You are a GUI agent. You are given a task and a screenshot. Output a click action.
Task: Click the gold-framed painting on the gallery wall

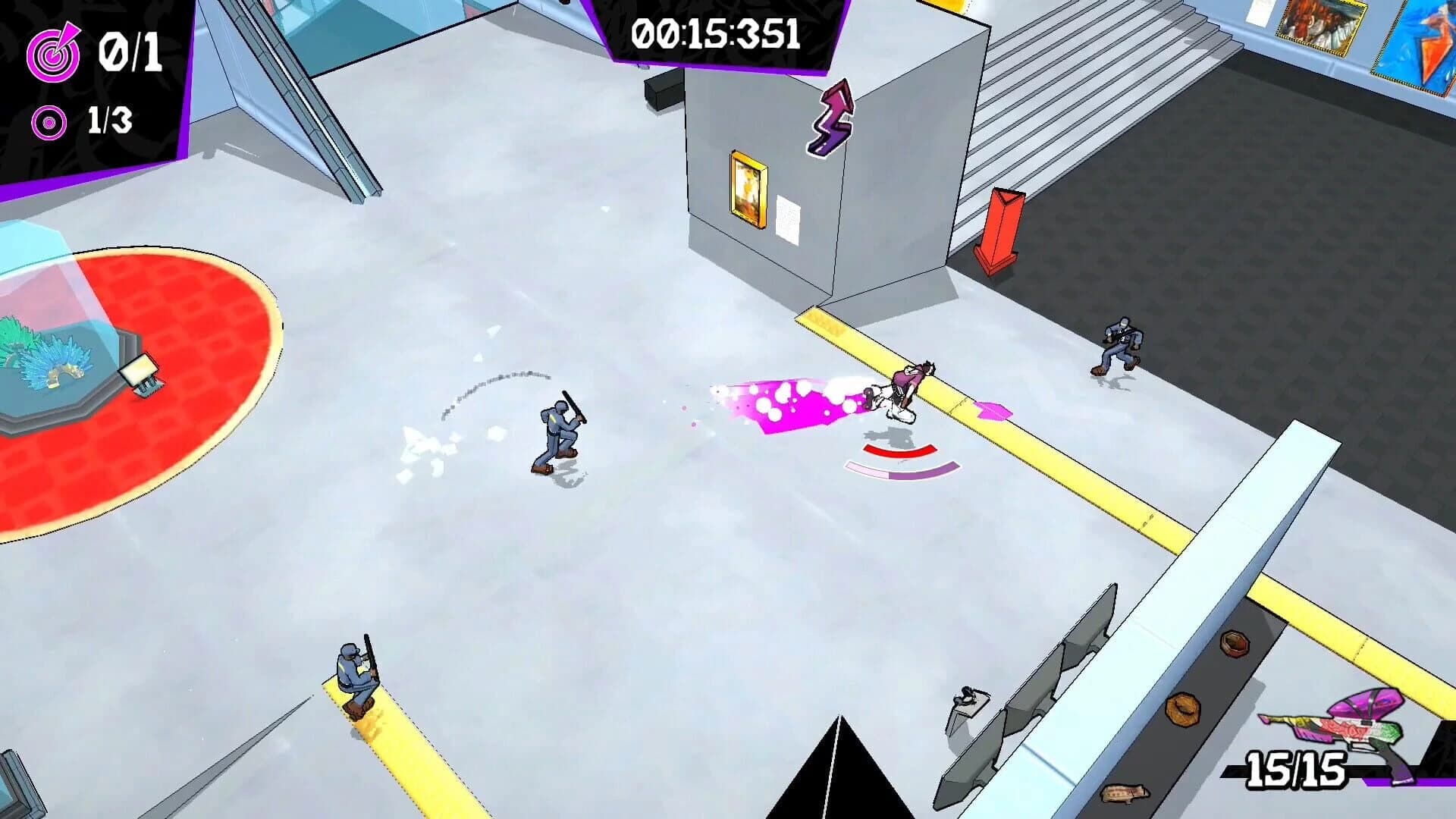coord(747,187)
